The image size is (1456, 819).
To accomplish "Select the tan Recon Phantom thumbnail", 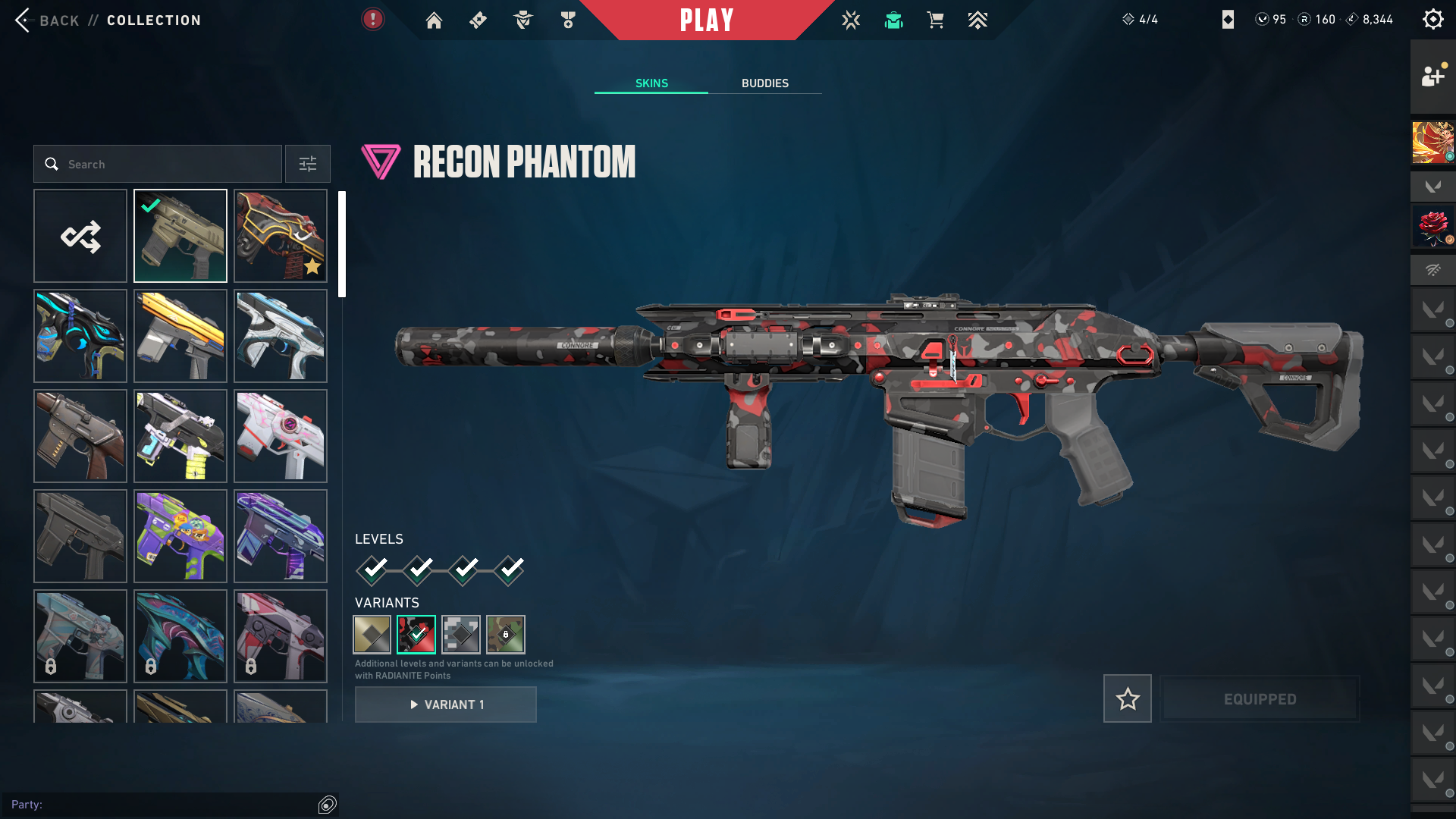I will (x=180, y=236).
